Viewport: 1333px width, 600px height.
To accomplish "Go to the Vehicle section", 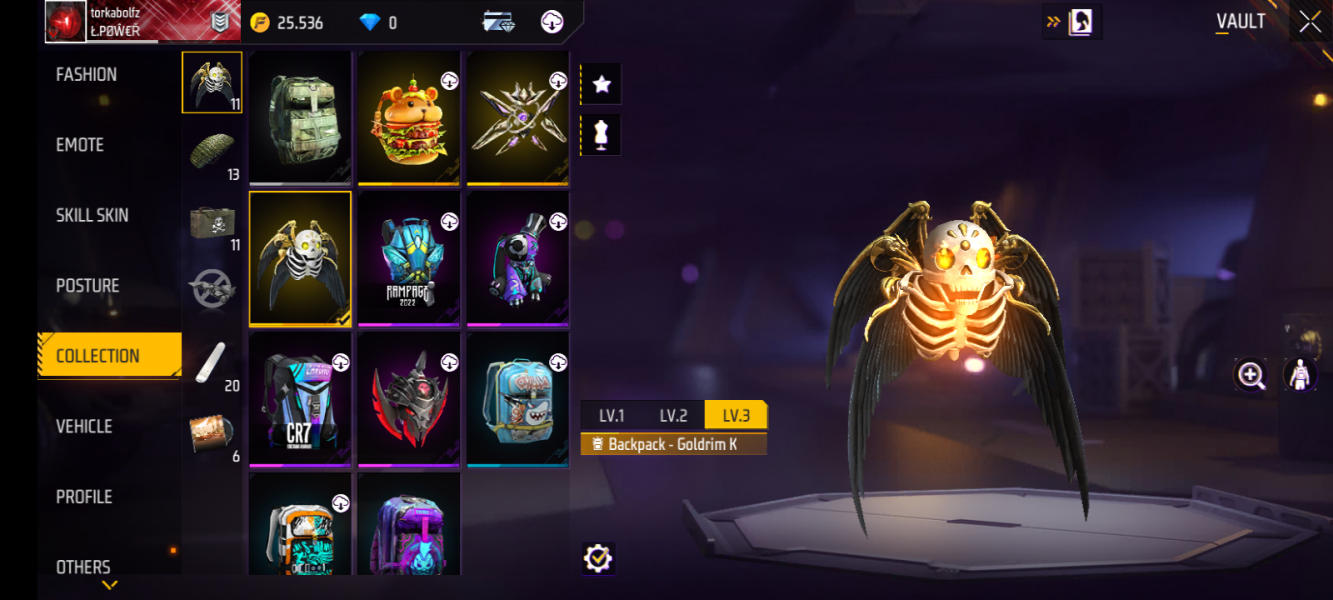I will 84,426.
